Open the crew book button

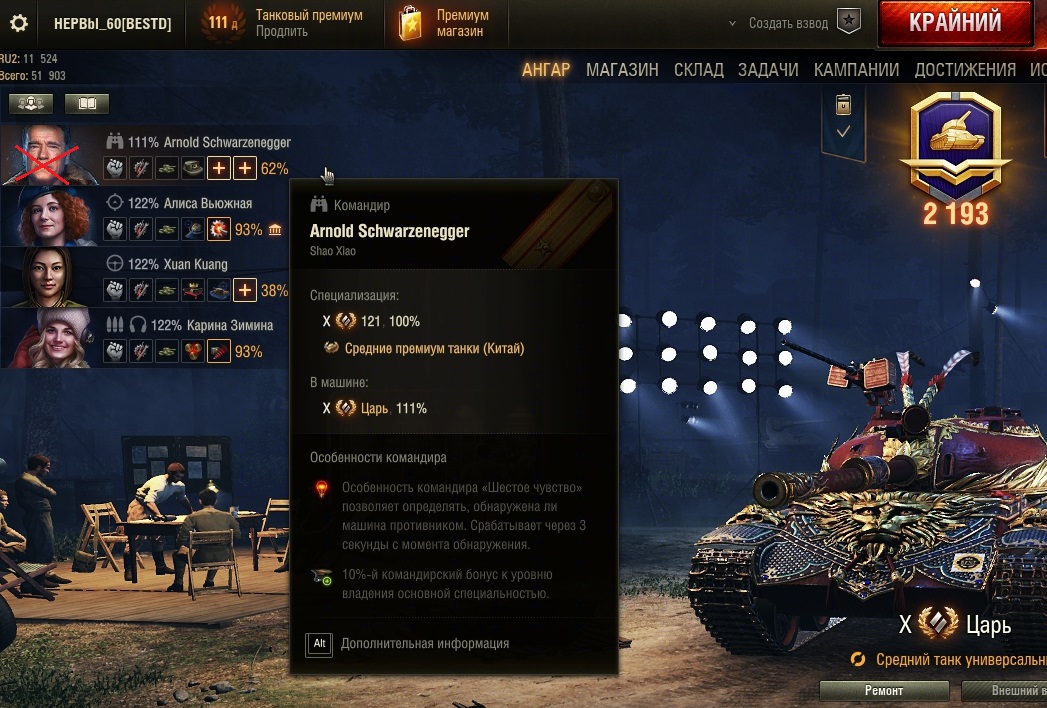(x=87, y=103)
